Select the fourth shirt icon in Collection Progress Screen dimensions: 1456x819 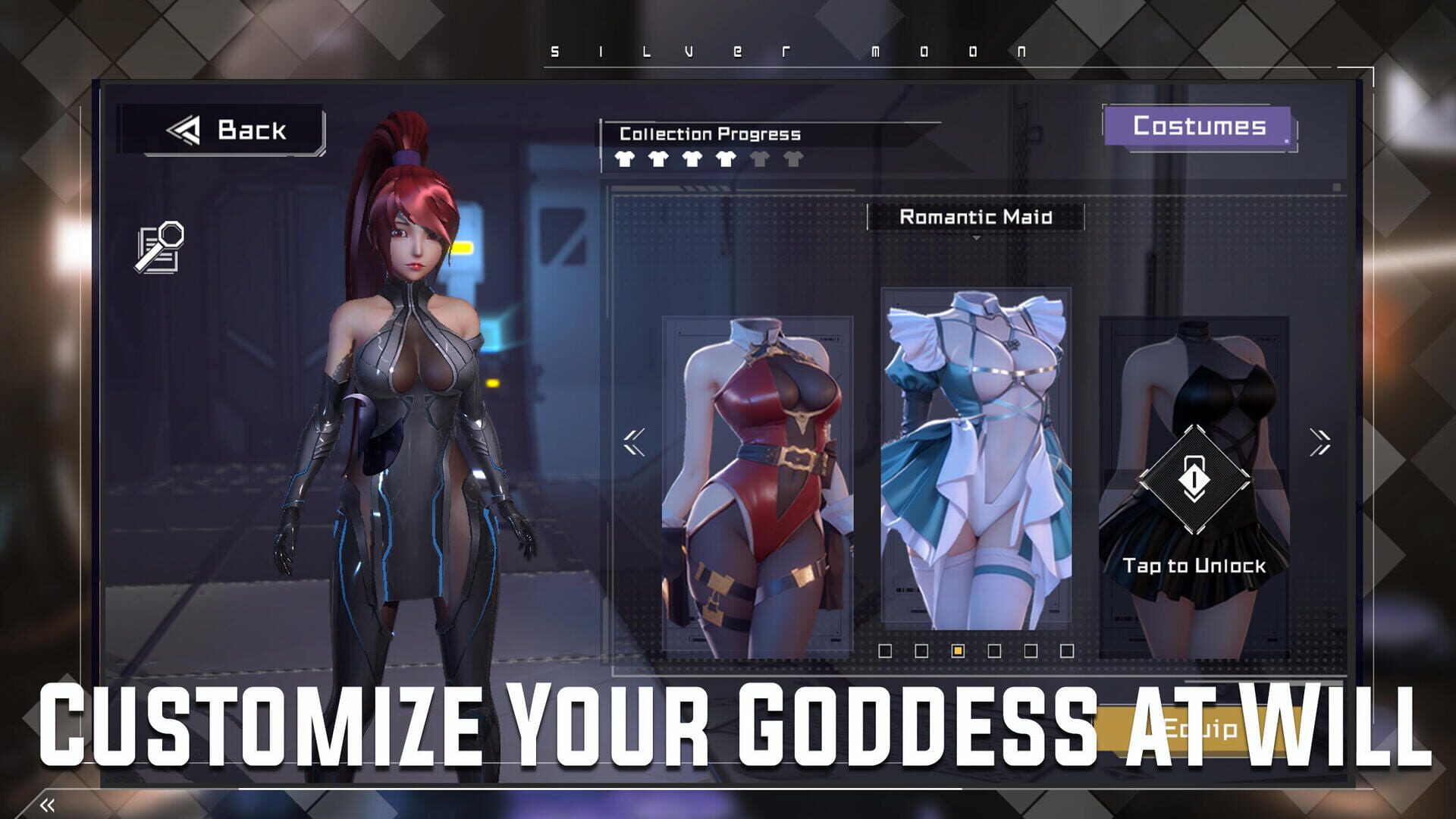point(726,160)
